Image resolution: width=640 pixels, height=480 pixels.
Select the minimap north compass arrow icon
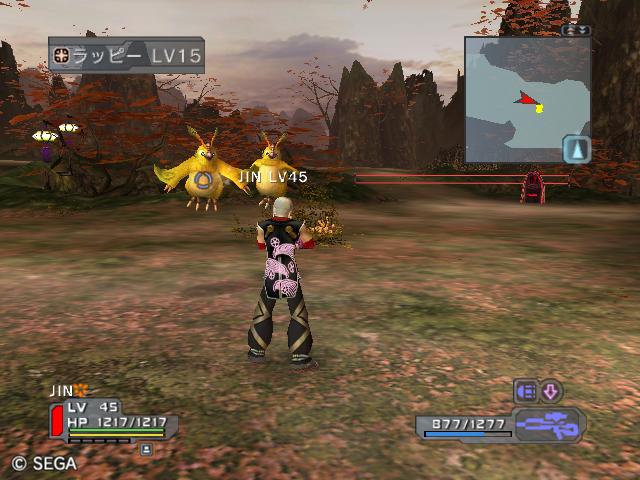coord(577,150)
